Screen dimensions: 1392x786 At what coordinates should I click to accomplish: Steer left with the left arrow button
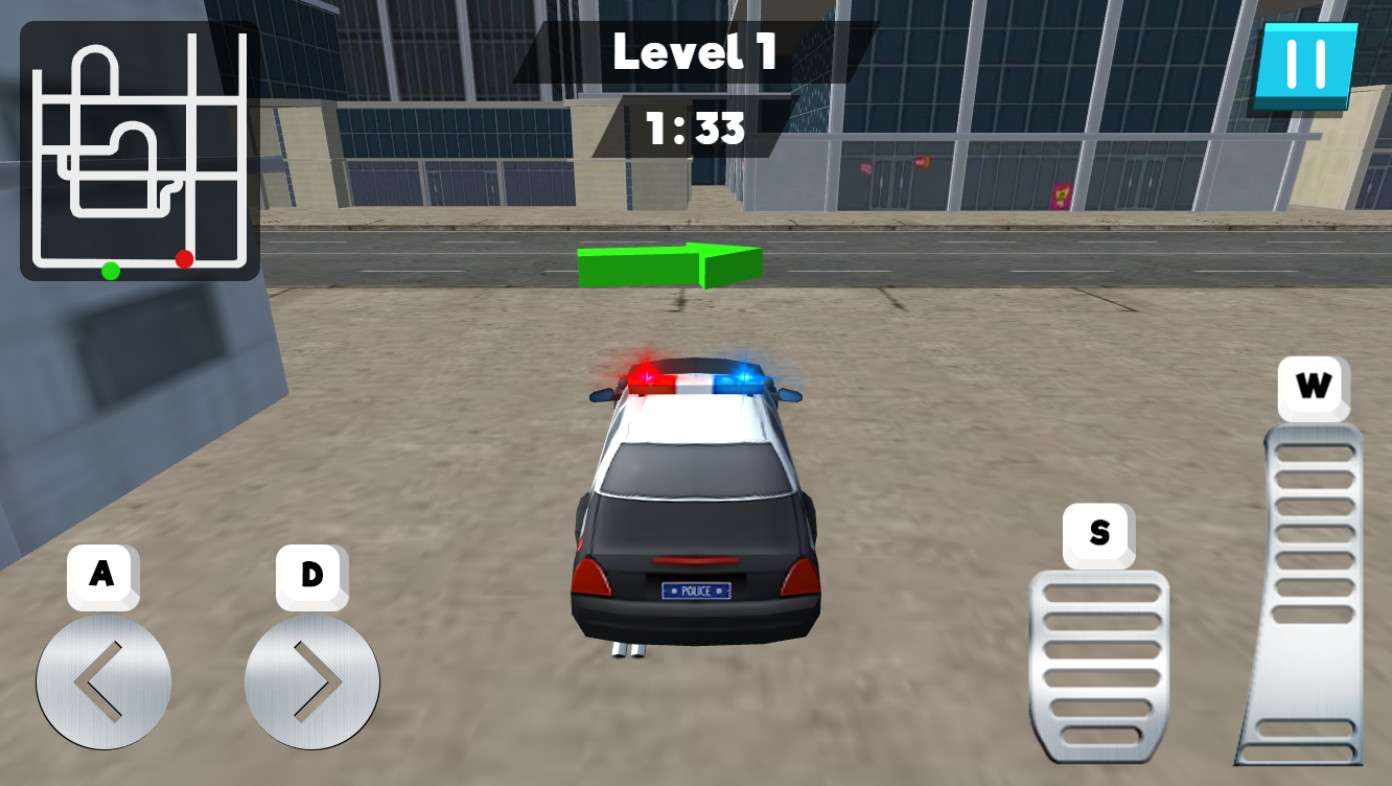[103, 682]
